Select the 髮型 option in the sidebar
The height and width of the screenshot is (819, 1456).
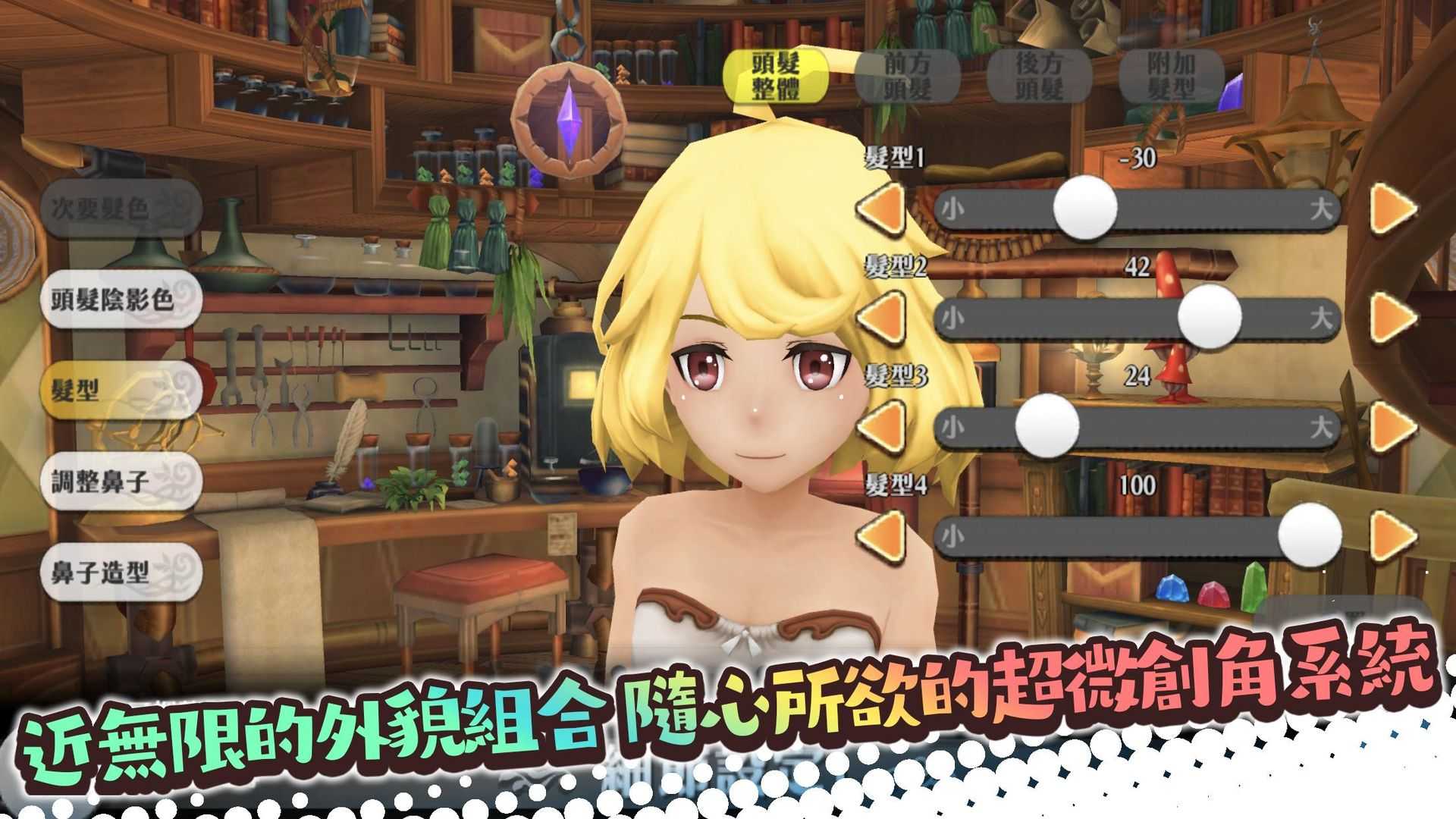tap(121, 391)
